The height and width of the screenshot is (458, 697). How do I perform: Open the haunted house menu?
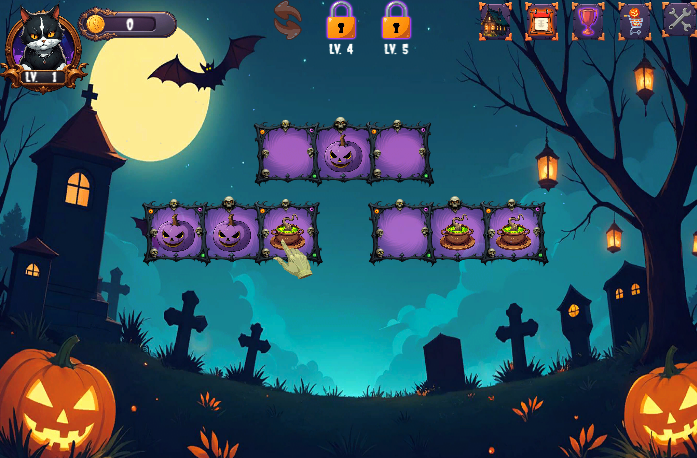[494, 20]
